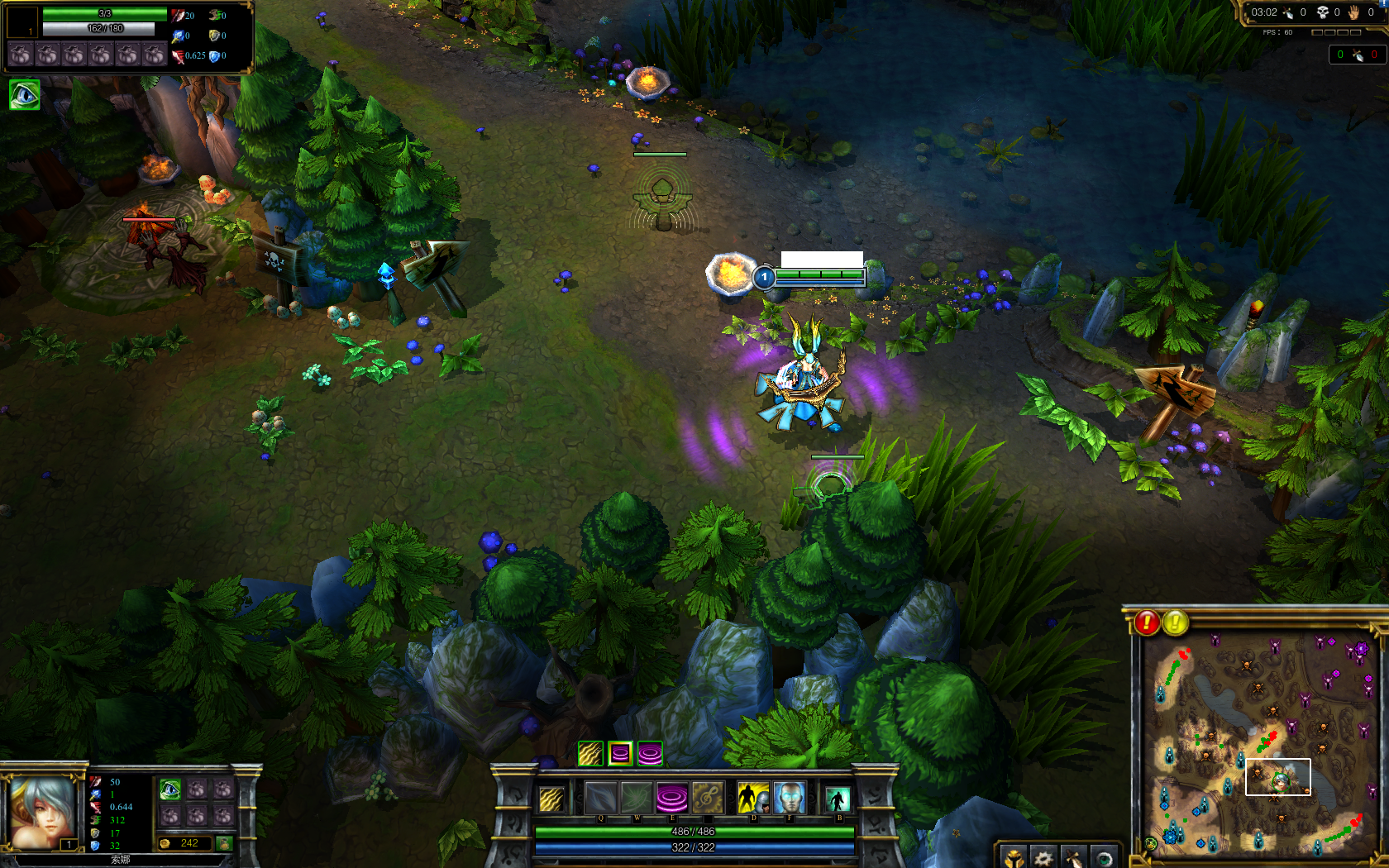
Task: Click the red exclamation ping button
Action: click(x=1148, y=622)
